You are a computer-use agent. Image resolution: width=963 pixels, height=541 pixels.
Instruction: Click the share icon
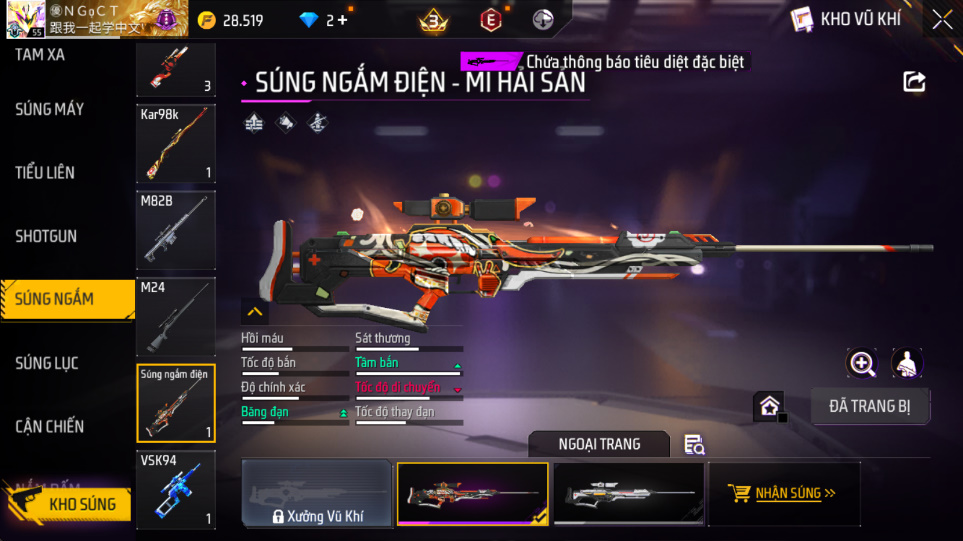click(x=914, y=82)
